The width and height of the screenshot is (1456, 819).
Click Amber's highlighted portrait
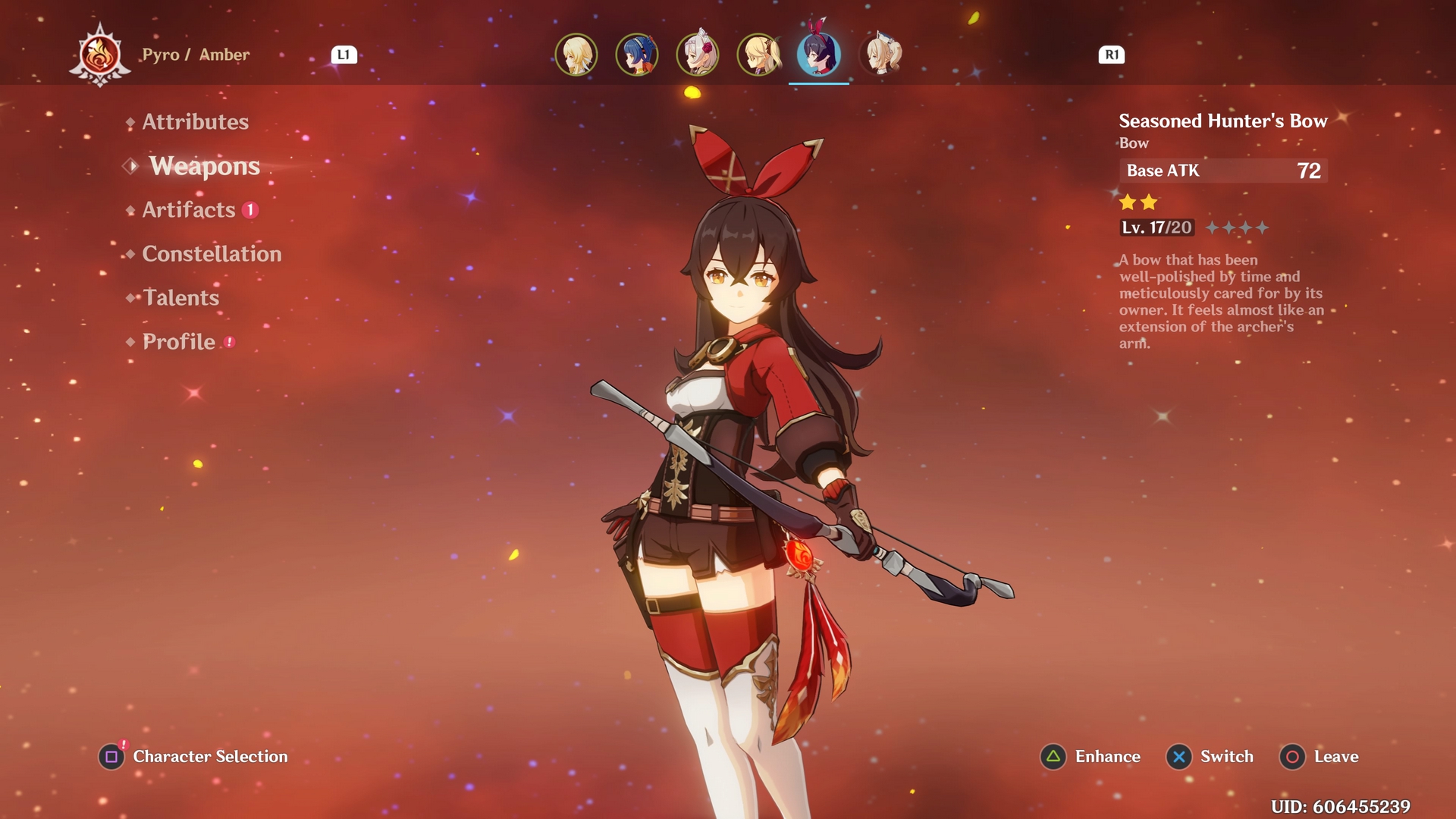tap(819, 55)
